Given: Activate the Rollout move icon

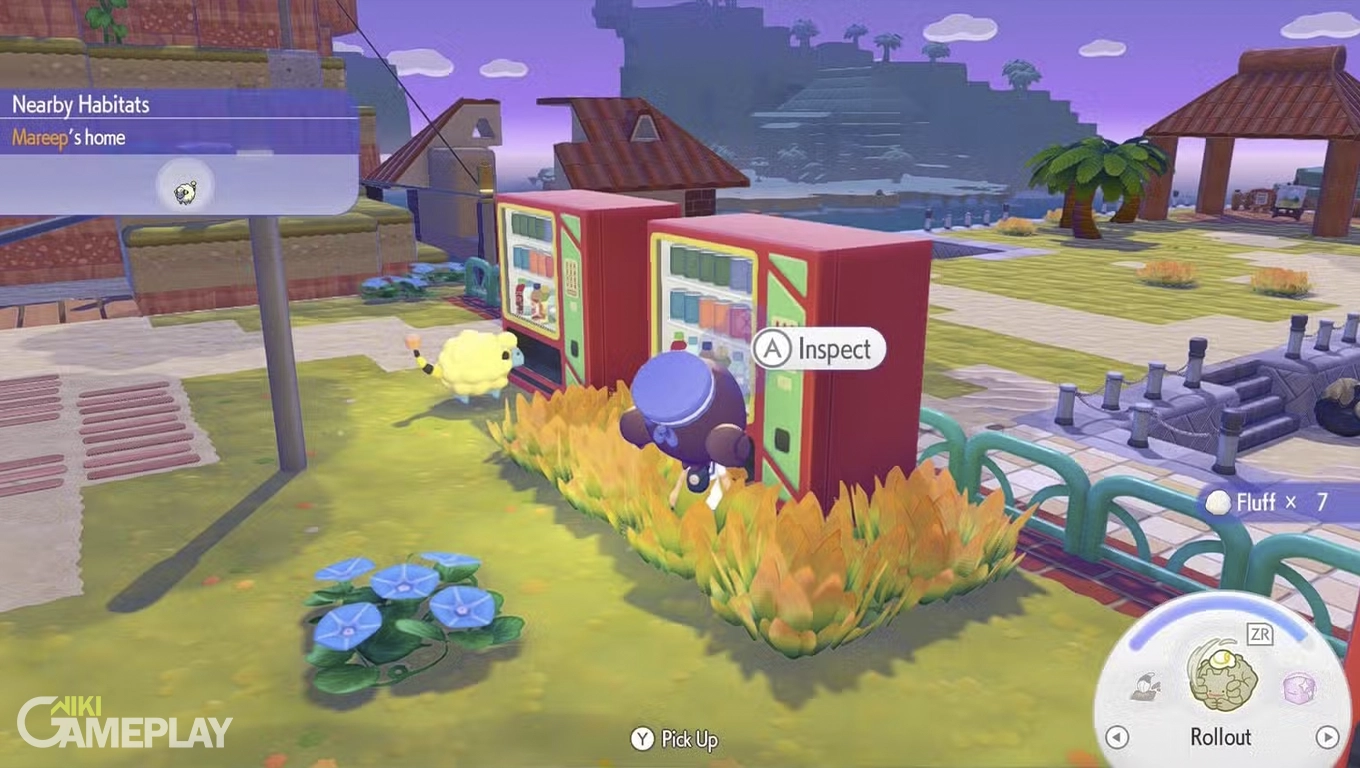Looking at the screenshot, I should [1221, 676].
